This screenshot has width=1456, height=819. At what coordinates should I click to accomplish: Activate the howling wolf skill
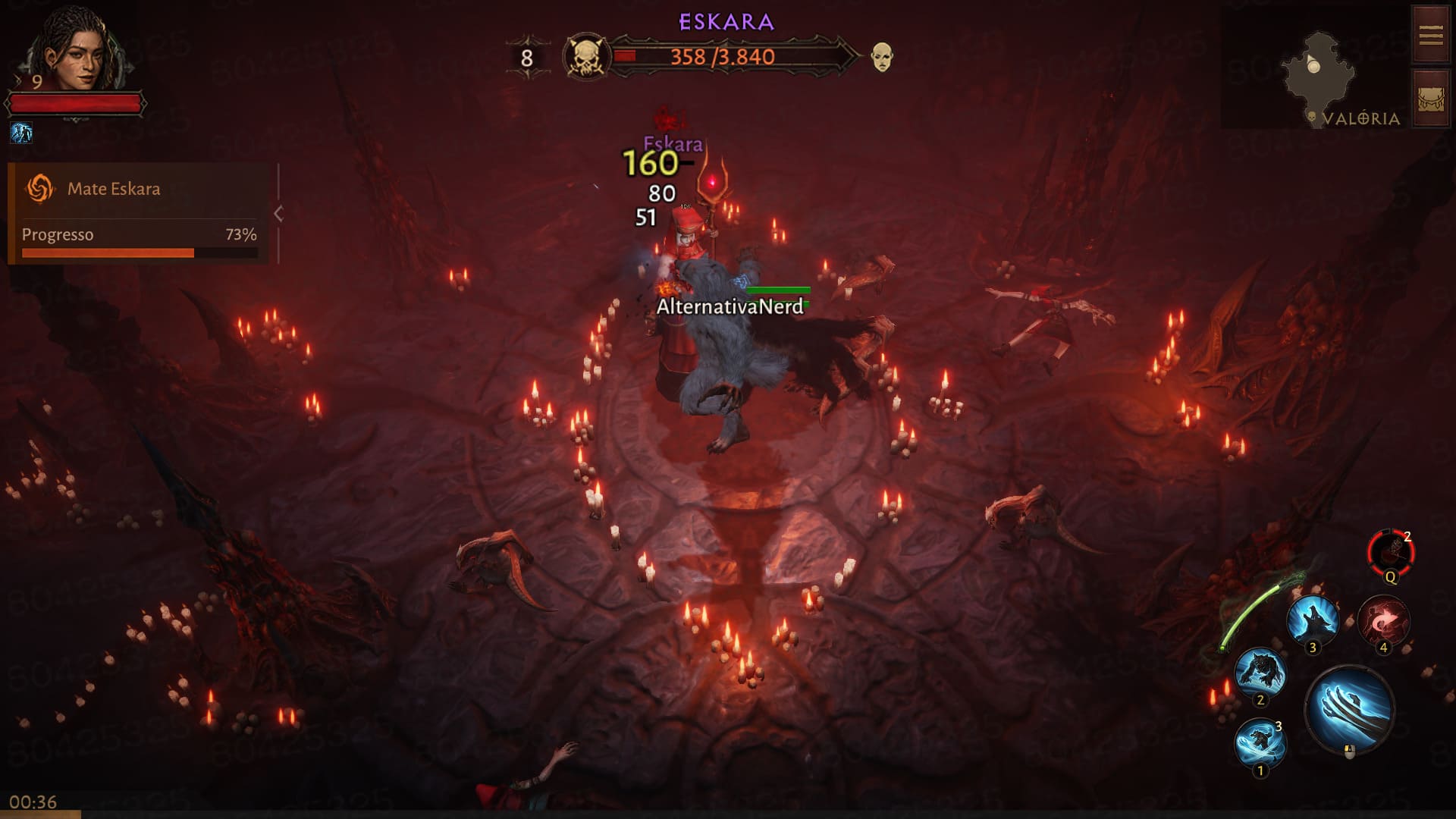1313,620
